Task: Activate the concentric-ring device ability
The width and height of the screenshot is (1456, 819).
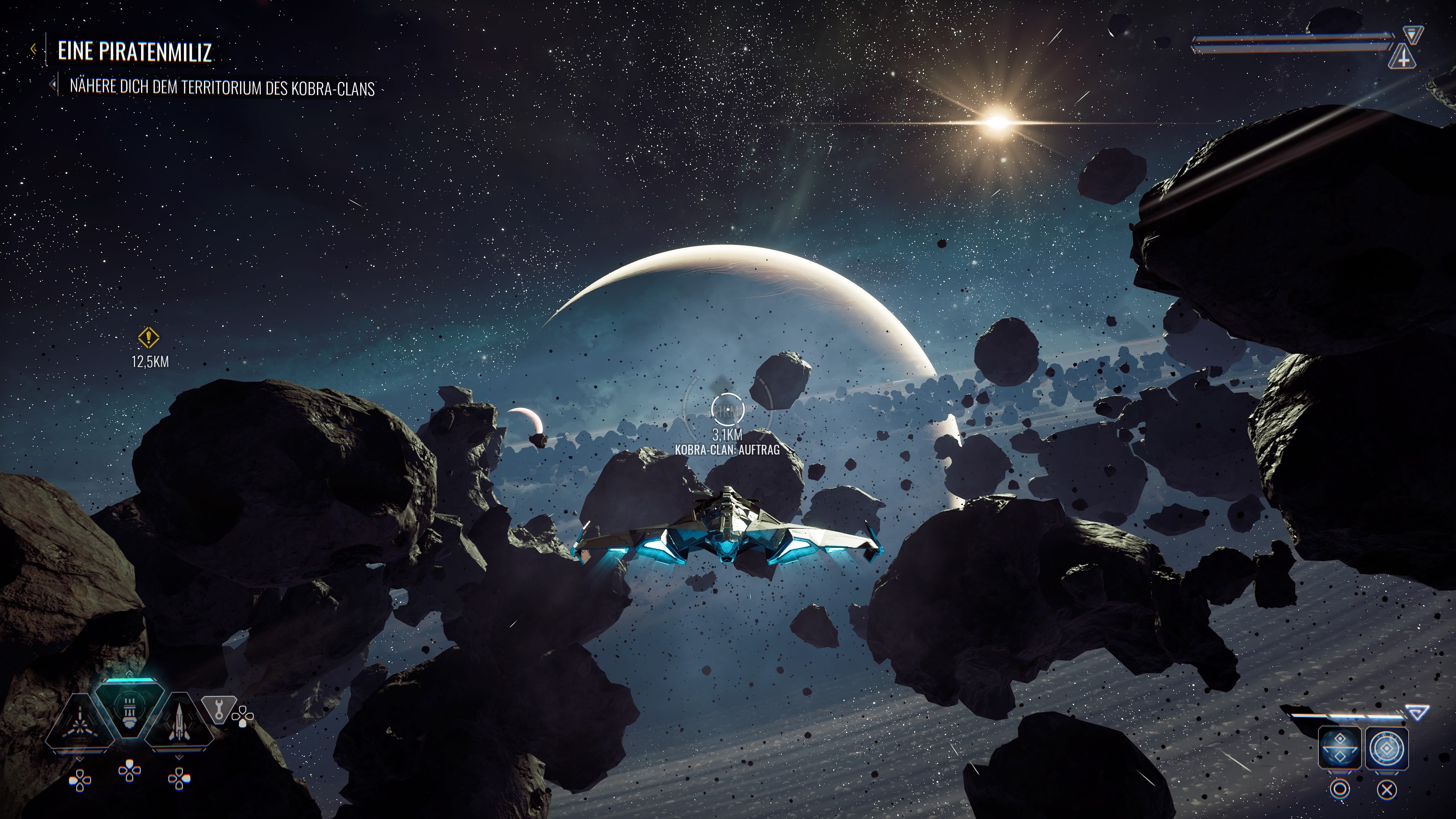Action: point(1387,747)
